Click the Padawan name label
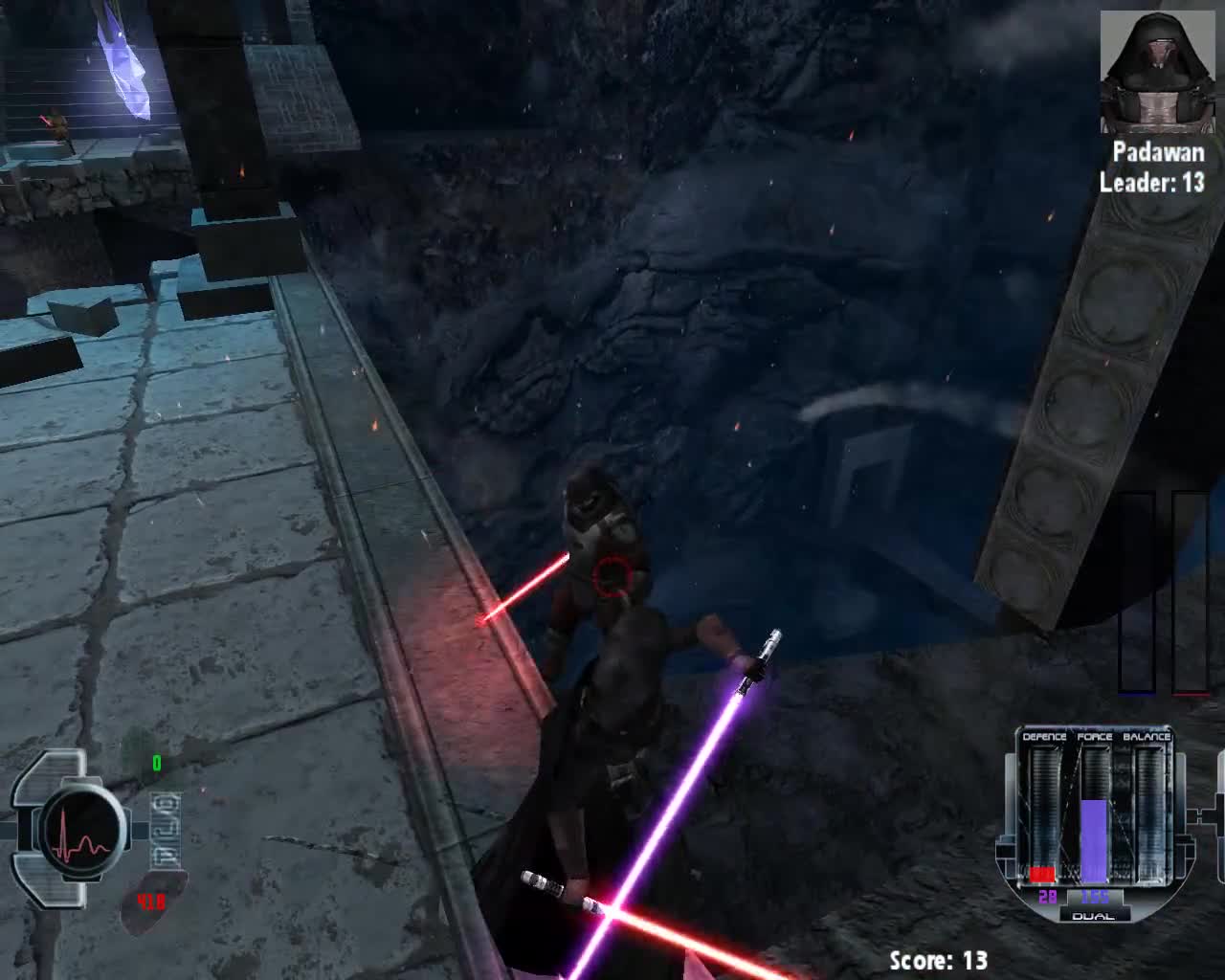The image size is (1225, 980). pyautogui.click(x=1159, y=152)
